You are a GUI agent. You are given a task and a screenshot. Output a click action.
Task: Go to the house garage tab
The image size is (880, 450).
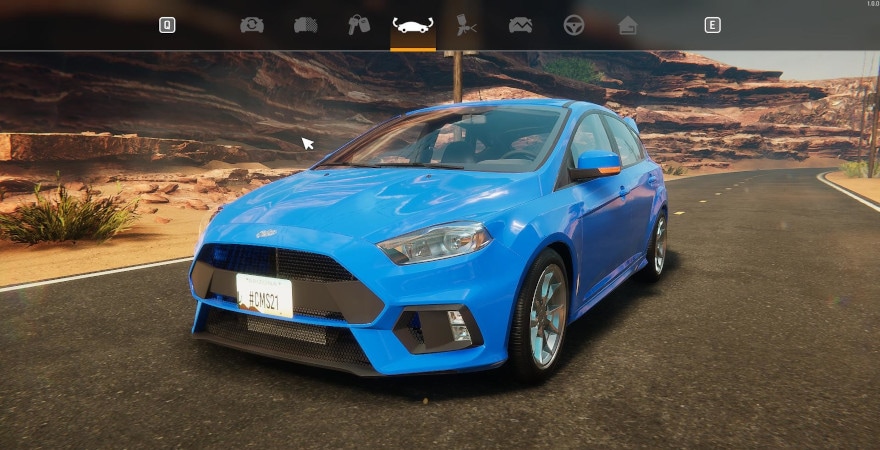627,25
